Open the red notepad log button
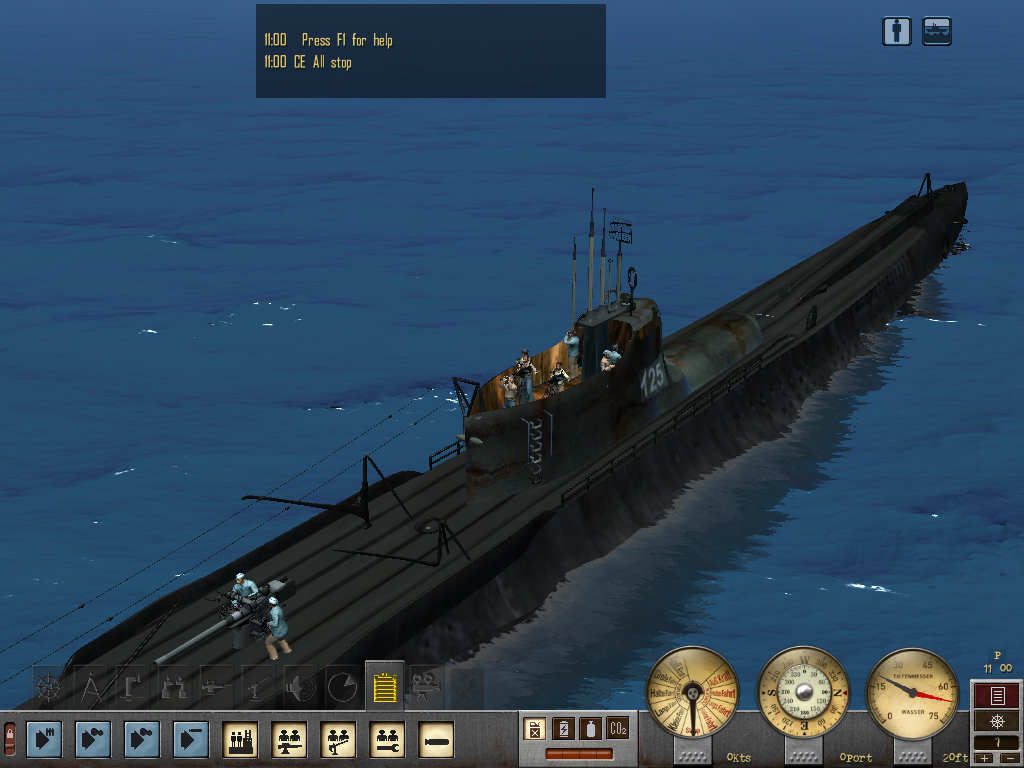Viewport: 1024px width, 768px height. click(996, 696)
